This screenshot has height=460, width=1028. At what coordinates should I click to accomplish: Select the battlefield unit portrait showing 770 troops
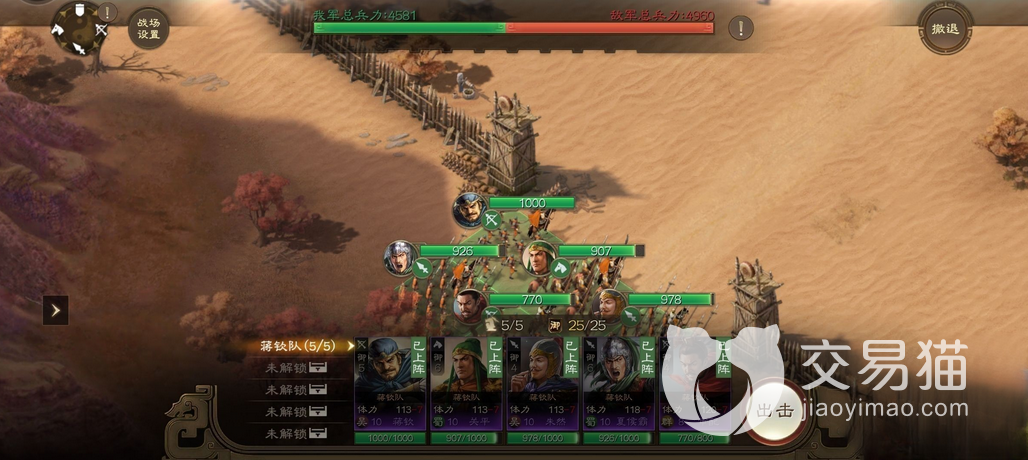469,304
